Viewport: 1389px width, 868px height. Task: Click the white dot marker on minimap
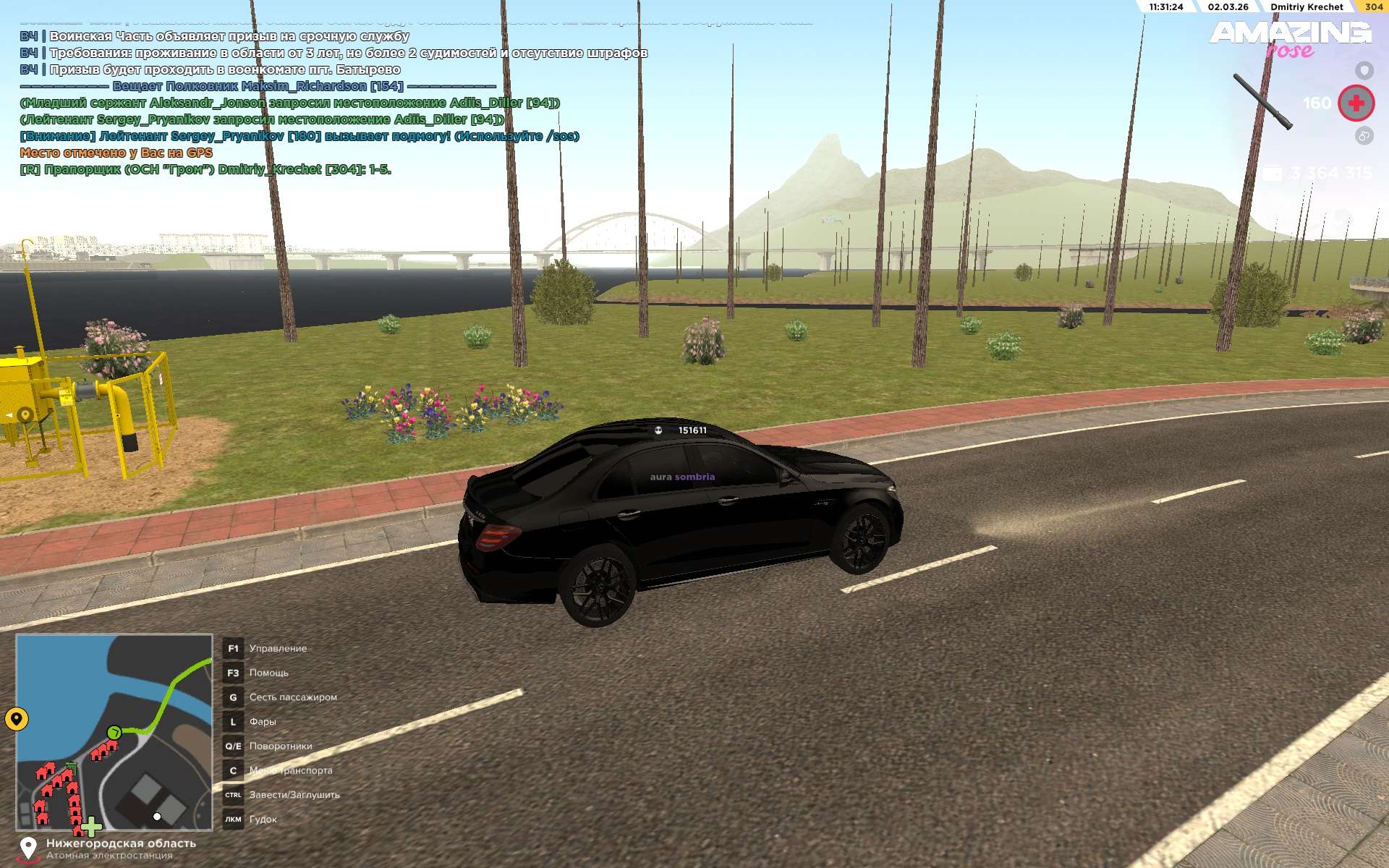tap(157, 817)
